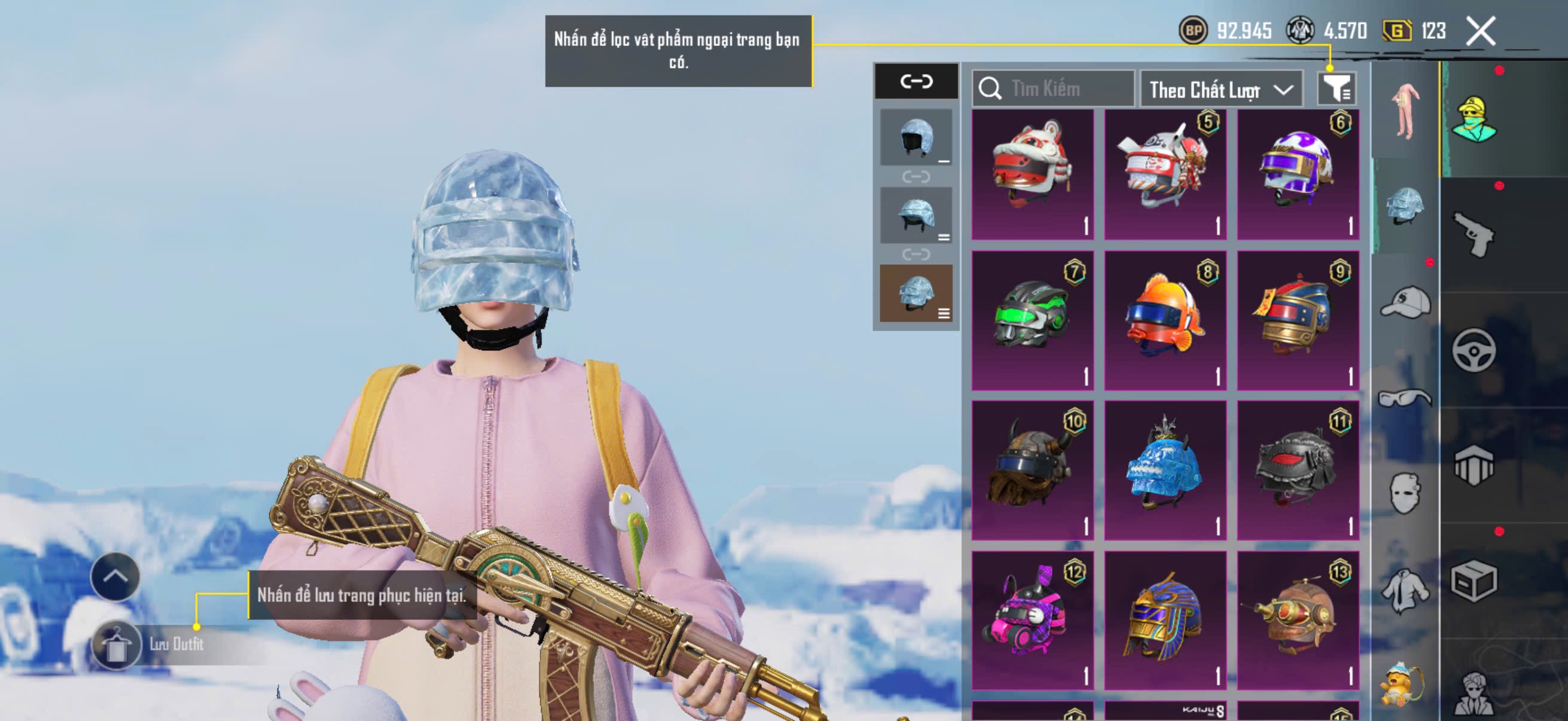Viewport: 1568px width, 721px height.
Task: Equip the green-glow black racing helmet
Action: 1032,320
